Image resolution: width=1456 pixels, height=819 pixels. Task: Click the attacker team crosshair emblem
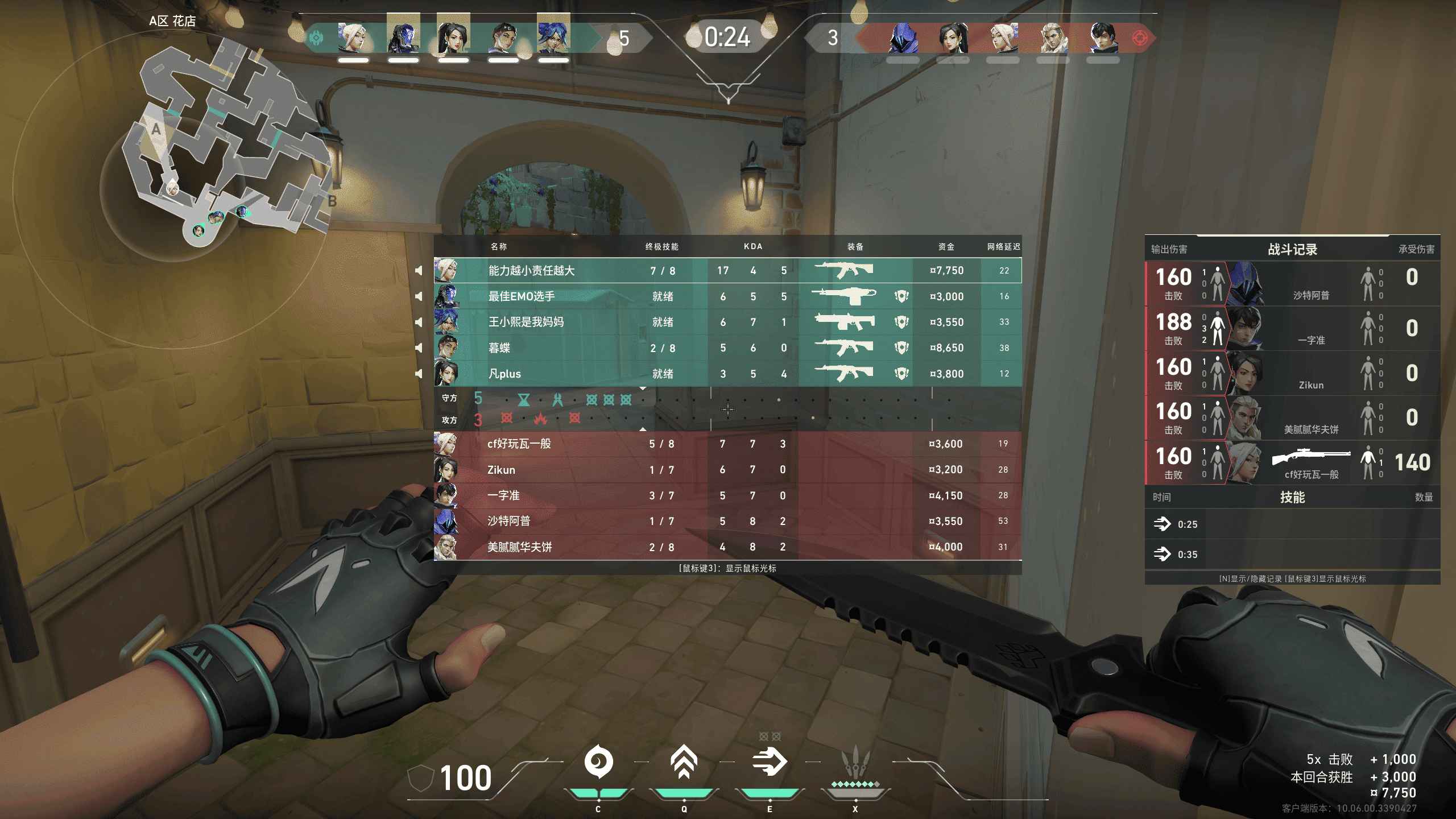point(1139,38)
